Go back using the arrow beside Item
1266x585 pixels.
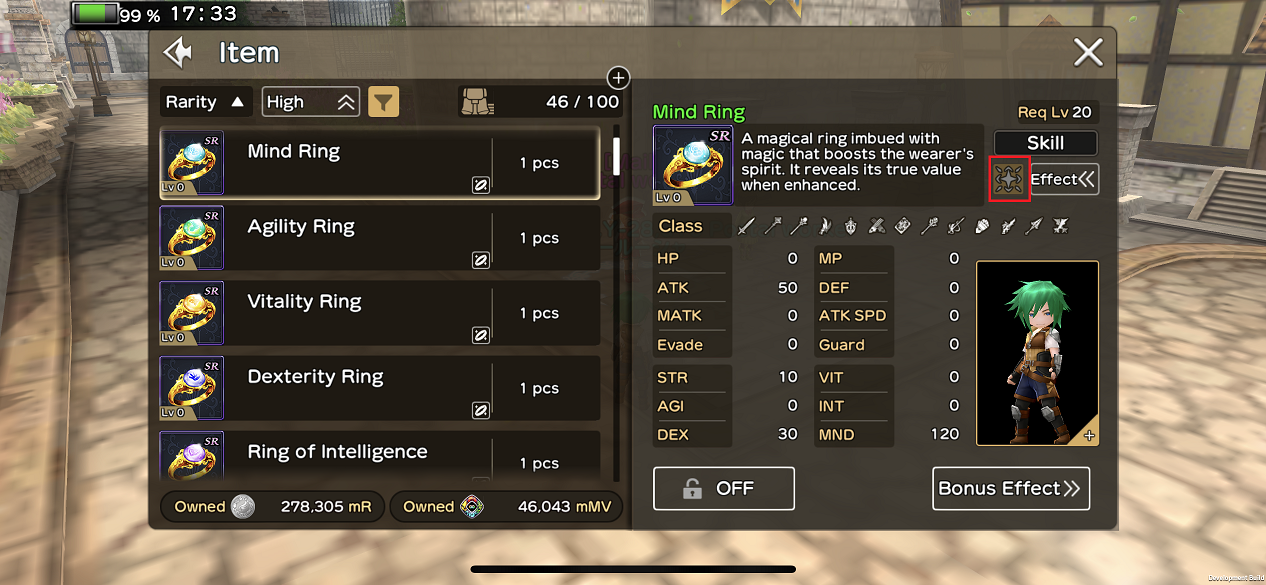(178, 53)
